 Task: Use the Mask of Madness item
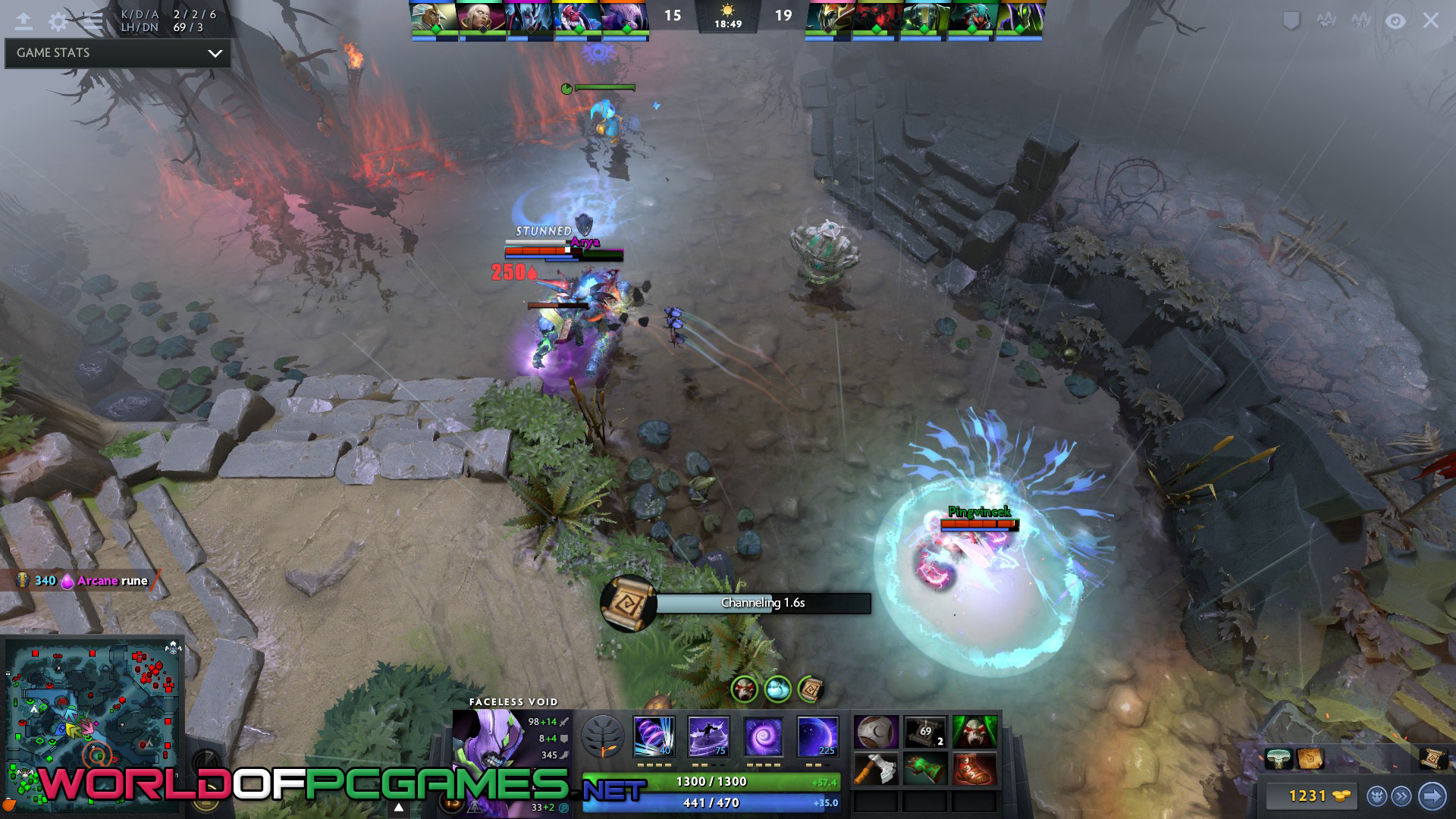tap(974, 733)
